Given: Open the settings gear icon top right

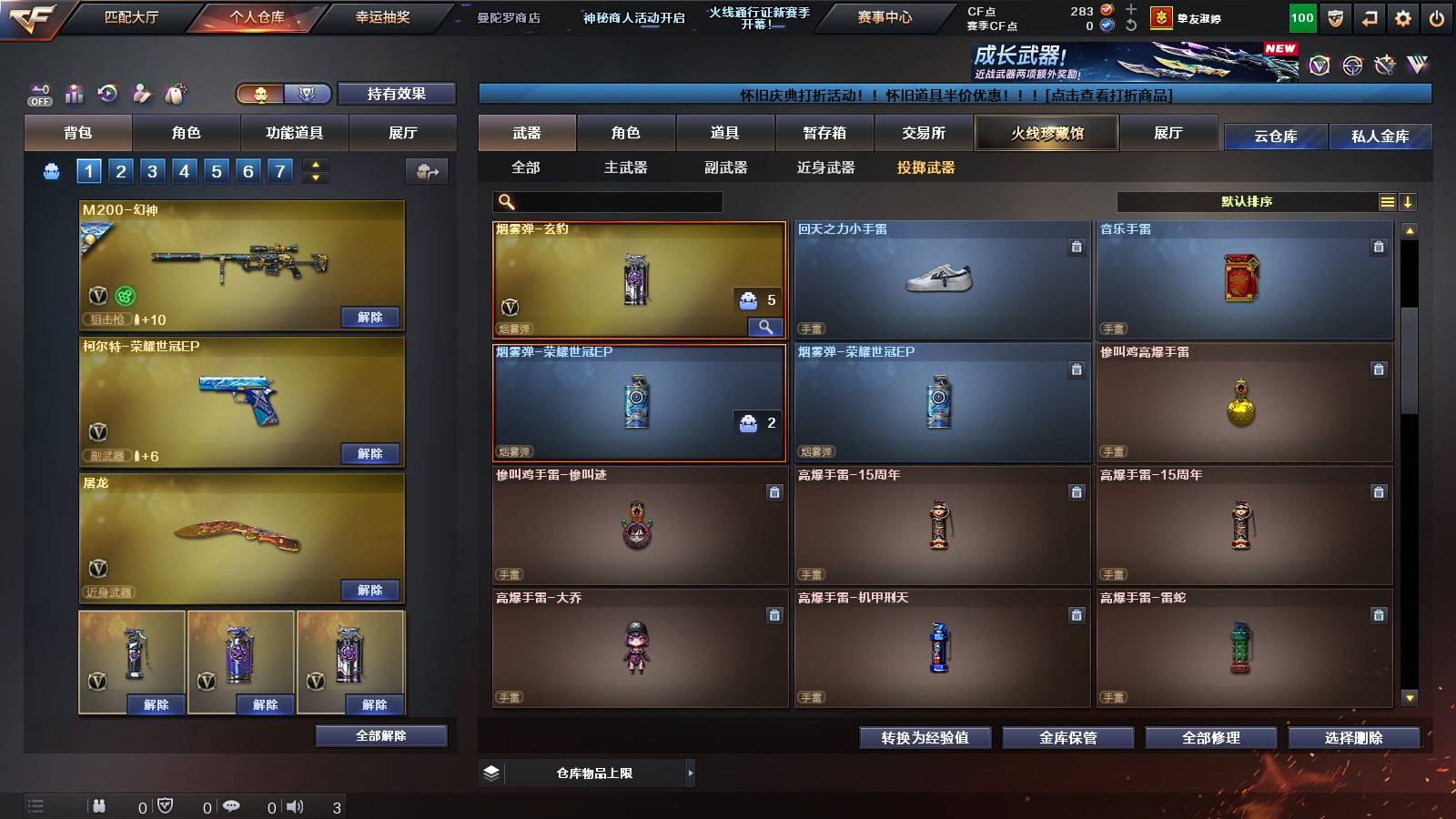Looking at the screenshot, I should coord(1404,17).
